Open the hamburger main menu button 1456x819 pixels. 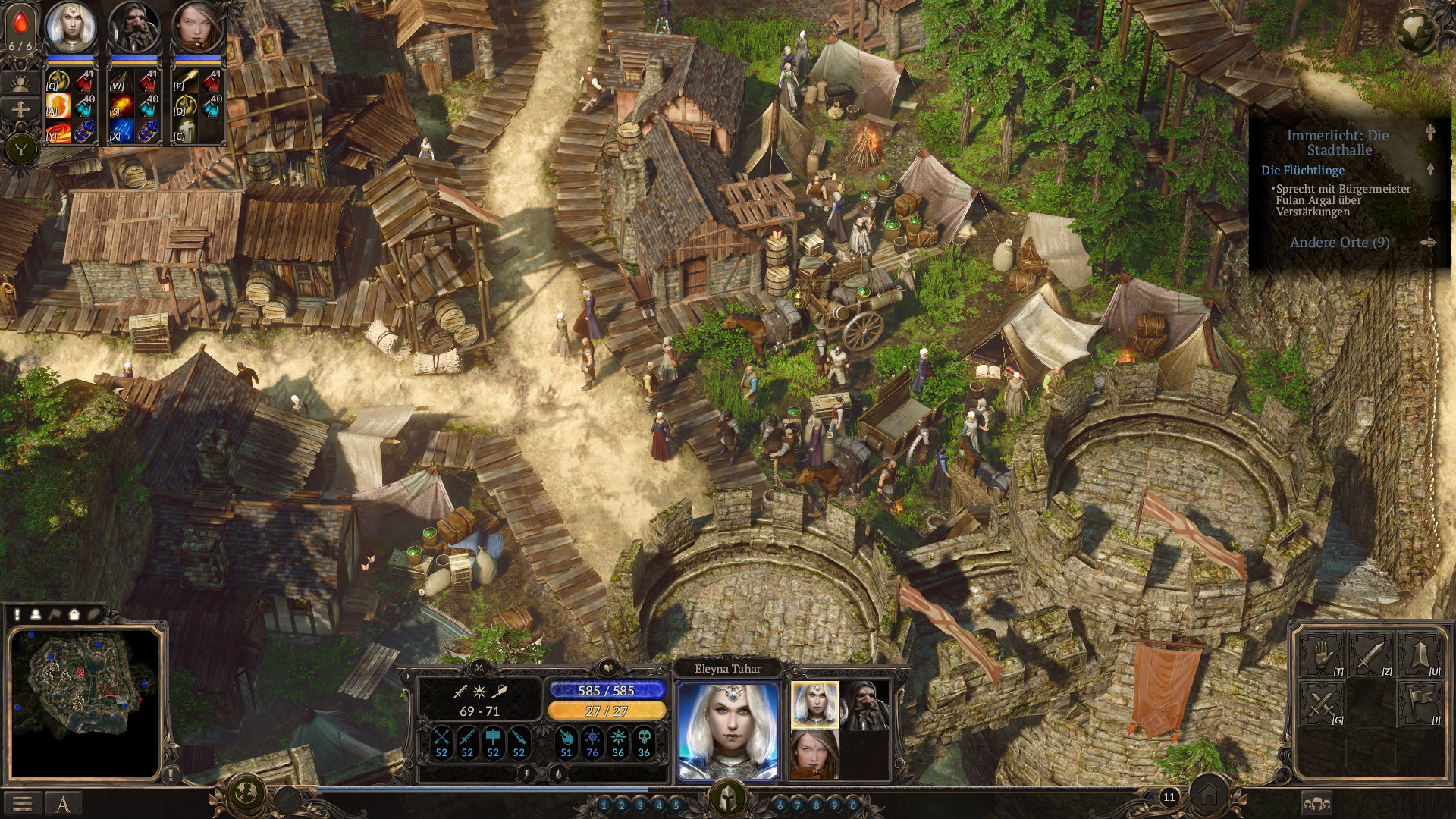coord(22,804)
